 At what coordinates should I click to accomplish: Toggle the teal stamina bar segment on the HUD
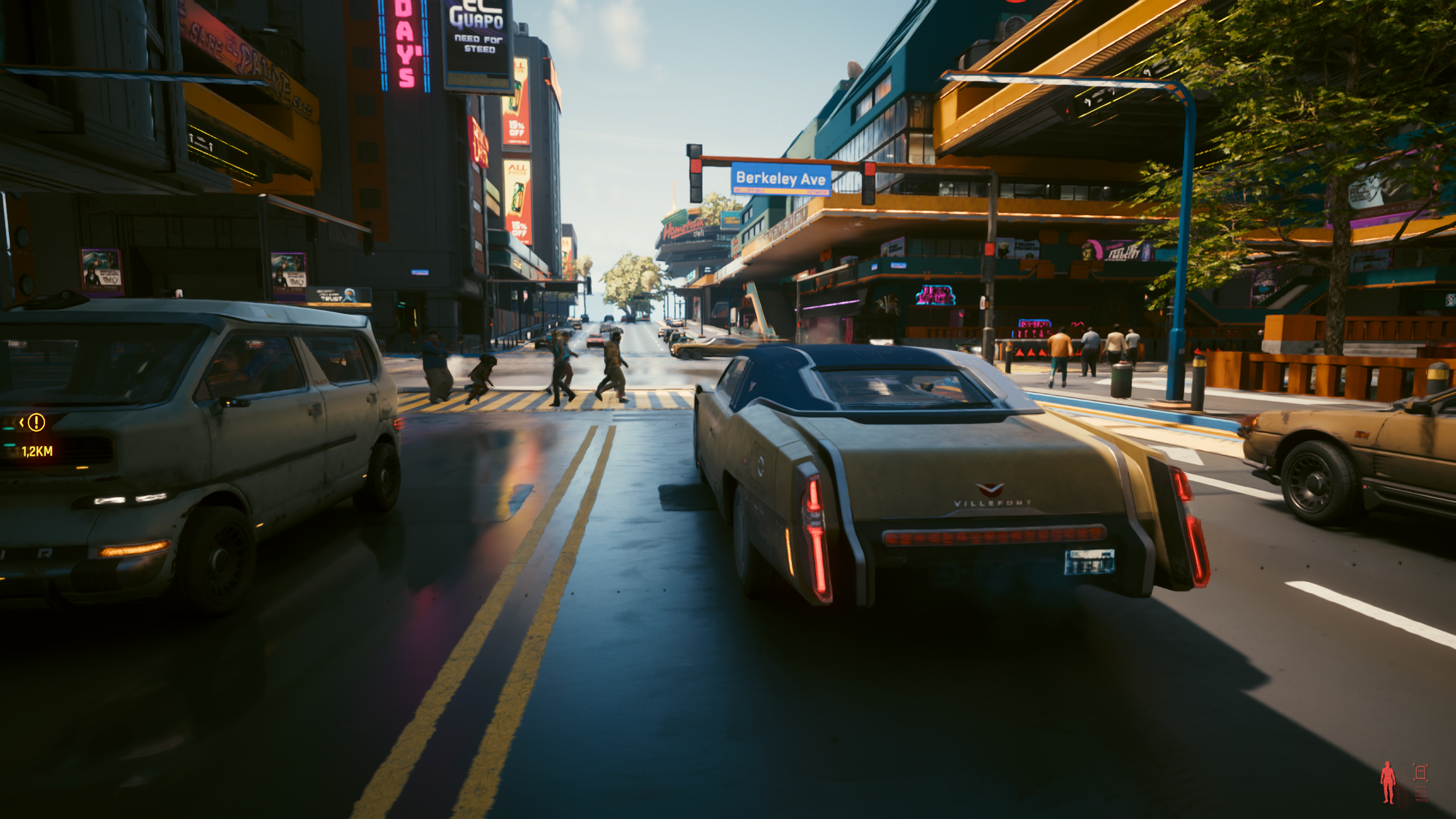point(10,445)
